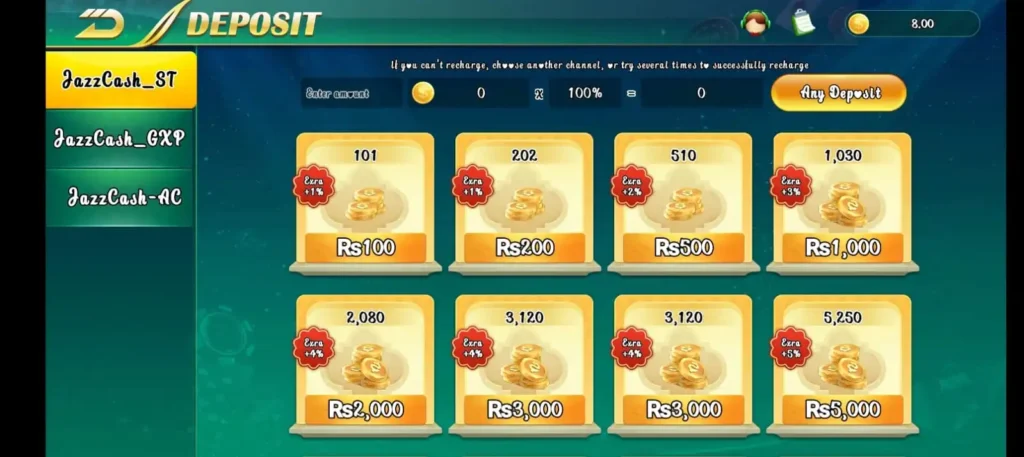Open customer support via the headset icon
Screen dimensions: 1024x457
[753, 21]
